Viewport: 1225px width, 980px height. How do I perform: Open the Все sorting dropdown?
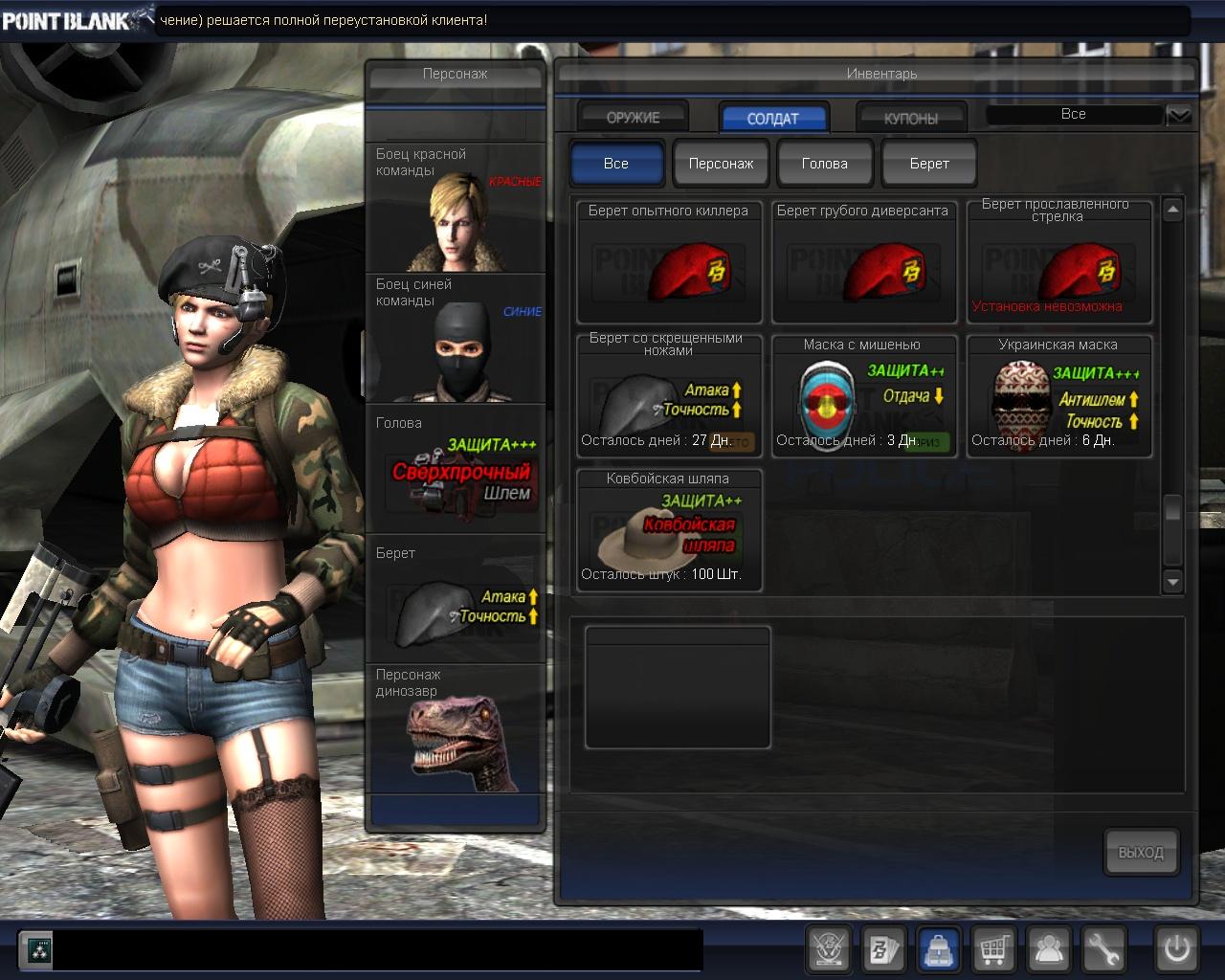click(x=1179, y=115)
